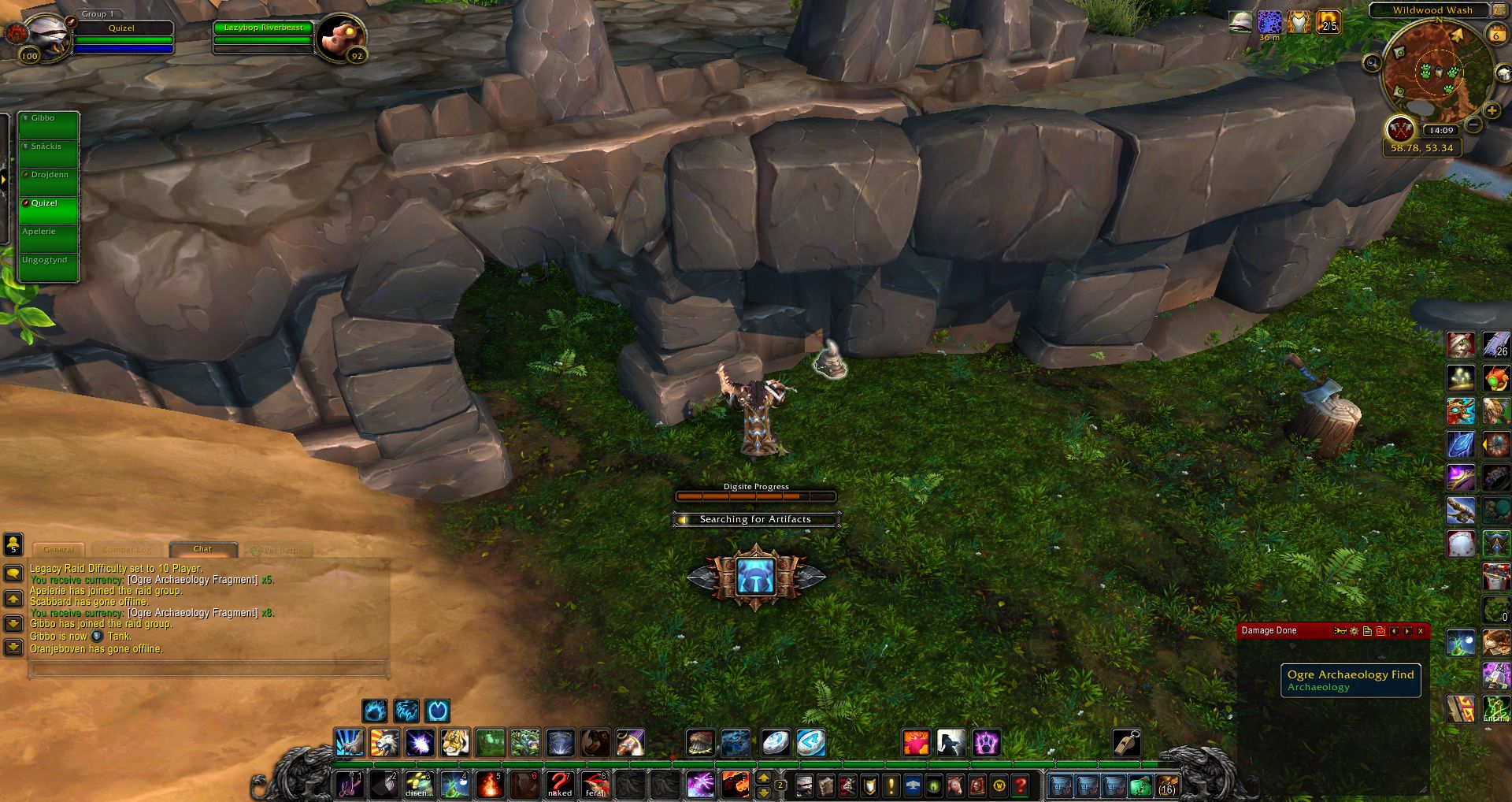Switch to the General chat tab
Viewport: 1512px width, 802px height.
pyautogui.click(x=59, y=549)
